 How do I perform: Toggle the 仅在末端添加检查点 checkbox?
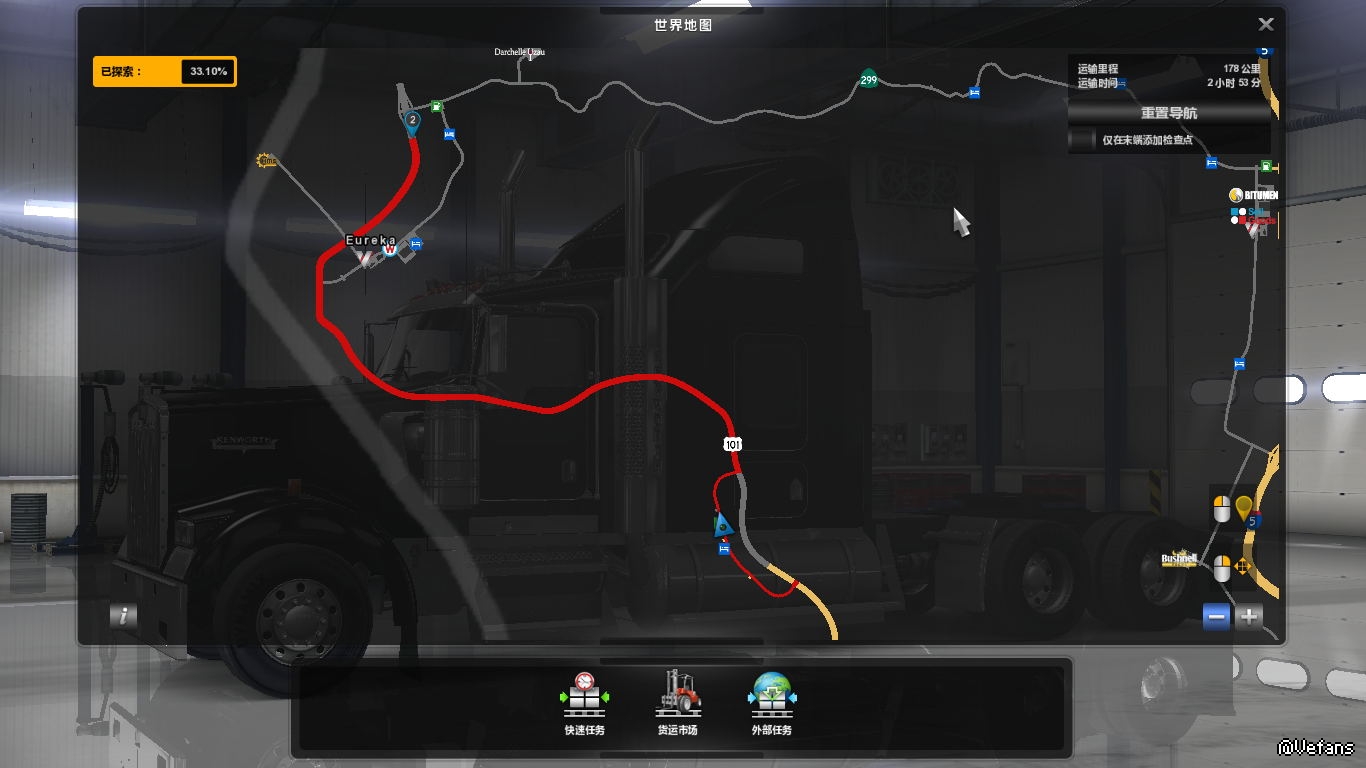click(1083, 141)
